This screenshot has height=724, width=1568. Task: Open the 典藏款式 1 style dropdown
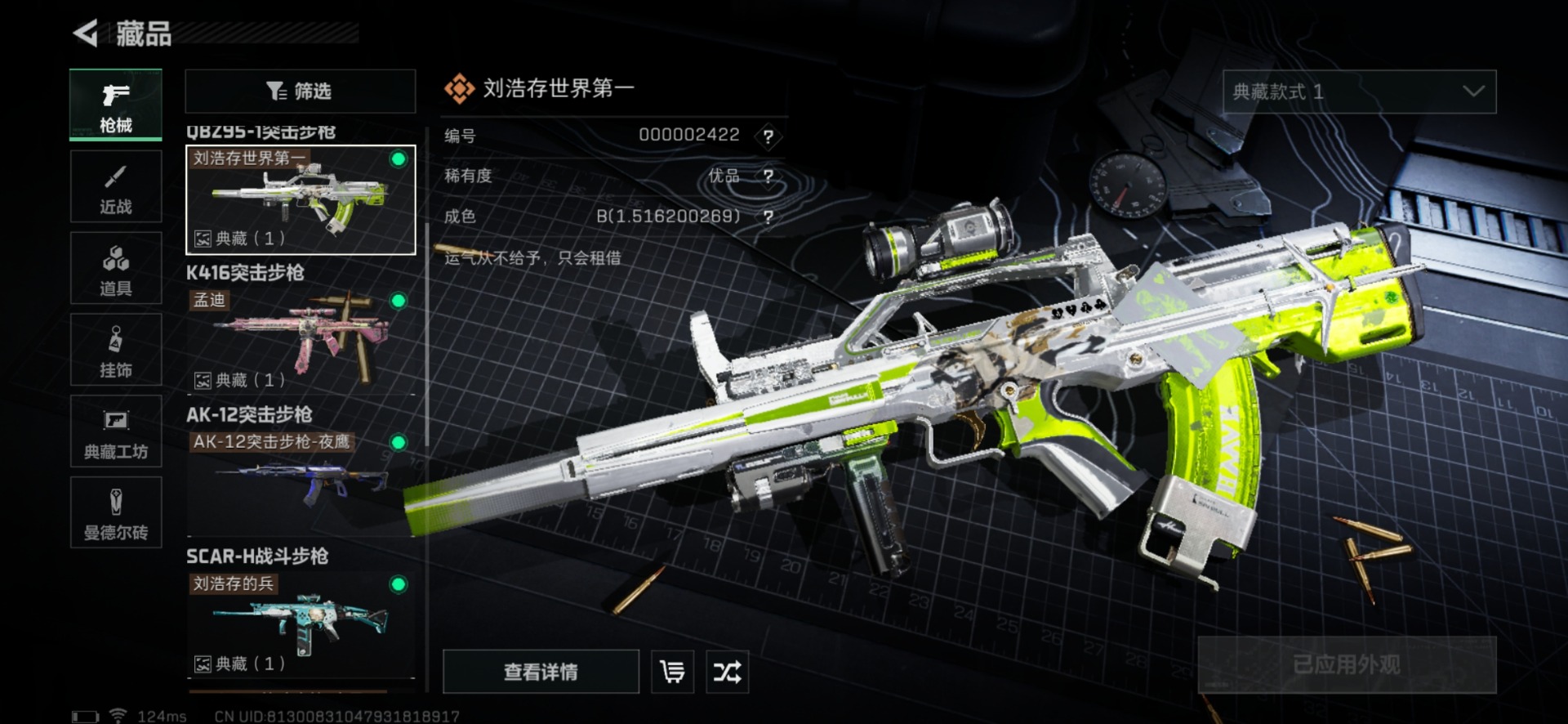click(x=1359, y=92)
